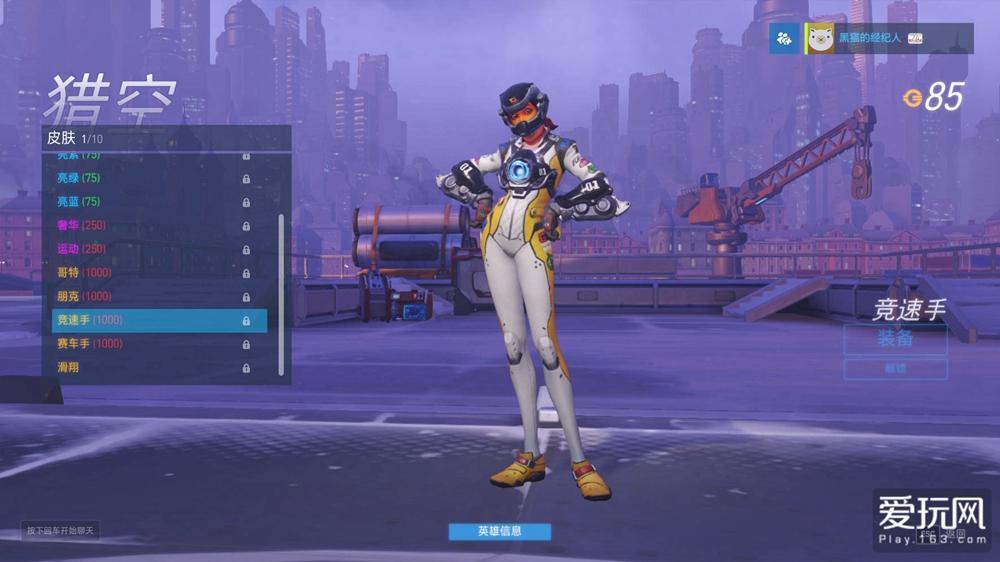Open 英雄信息 hero info
Viewport: 1000px width, 562px height.
pos(499,531)
